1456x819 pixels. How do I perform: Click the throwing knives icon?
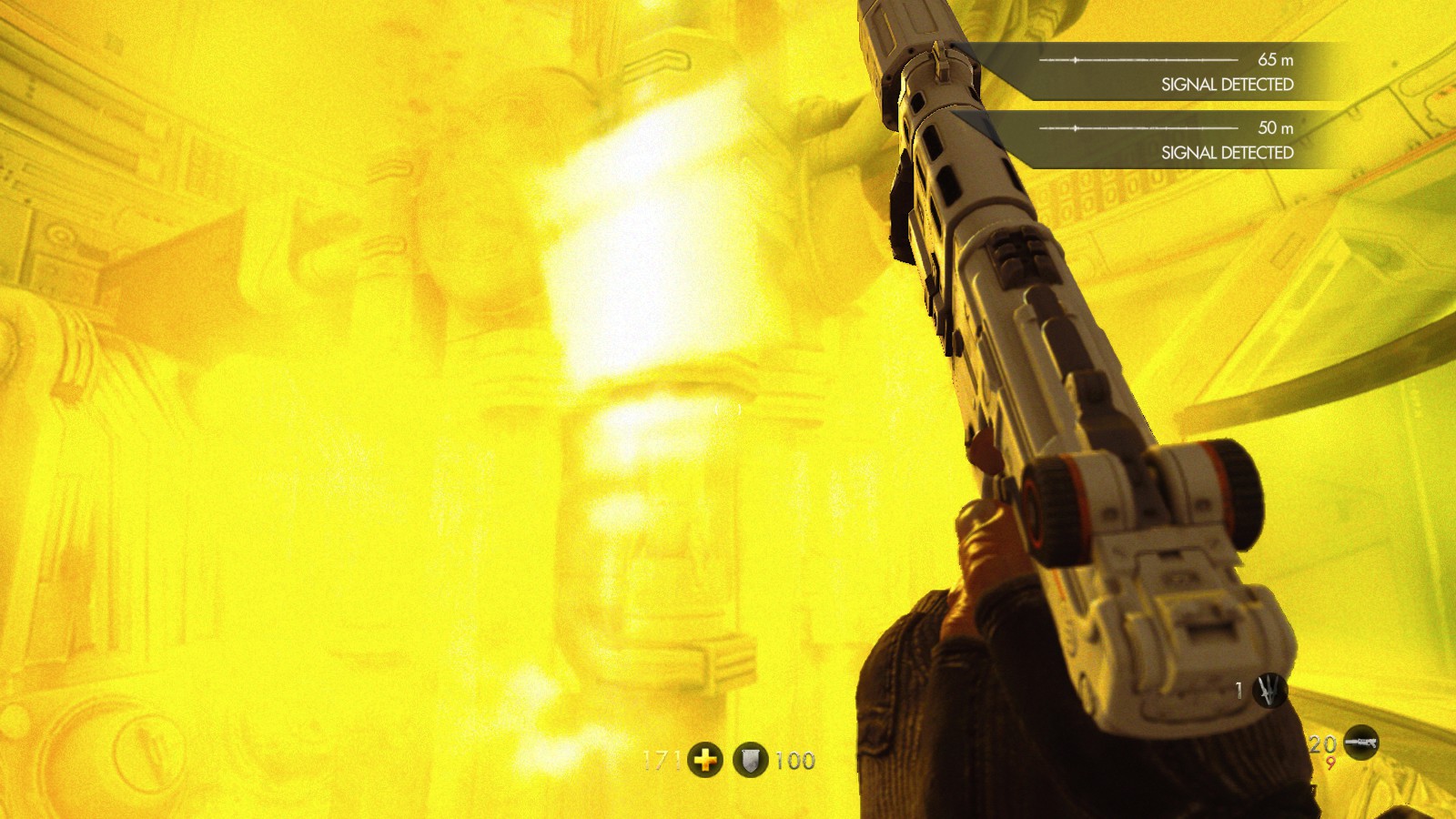1269,691
